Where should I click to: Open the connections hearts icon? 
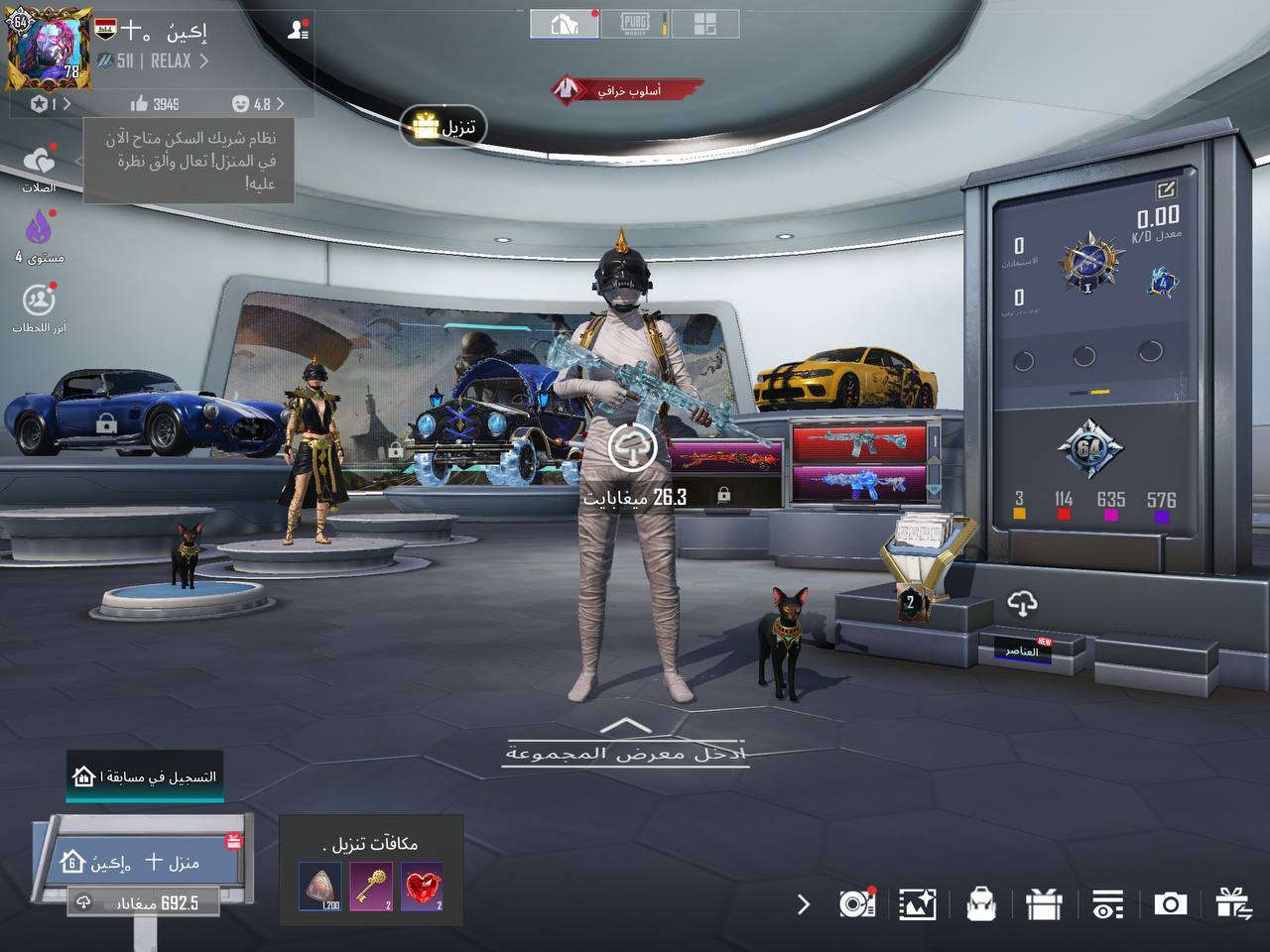[x=39, y=161]
